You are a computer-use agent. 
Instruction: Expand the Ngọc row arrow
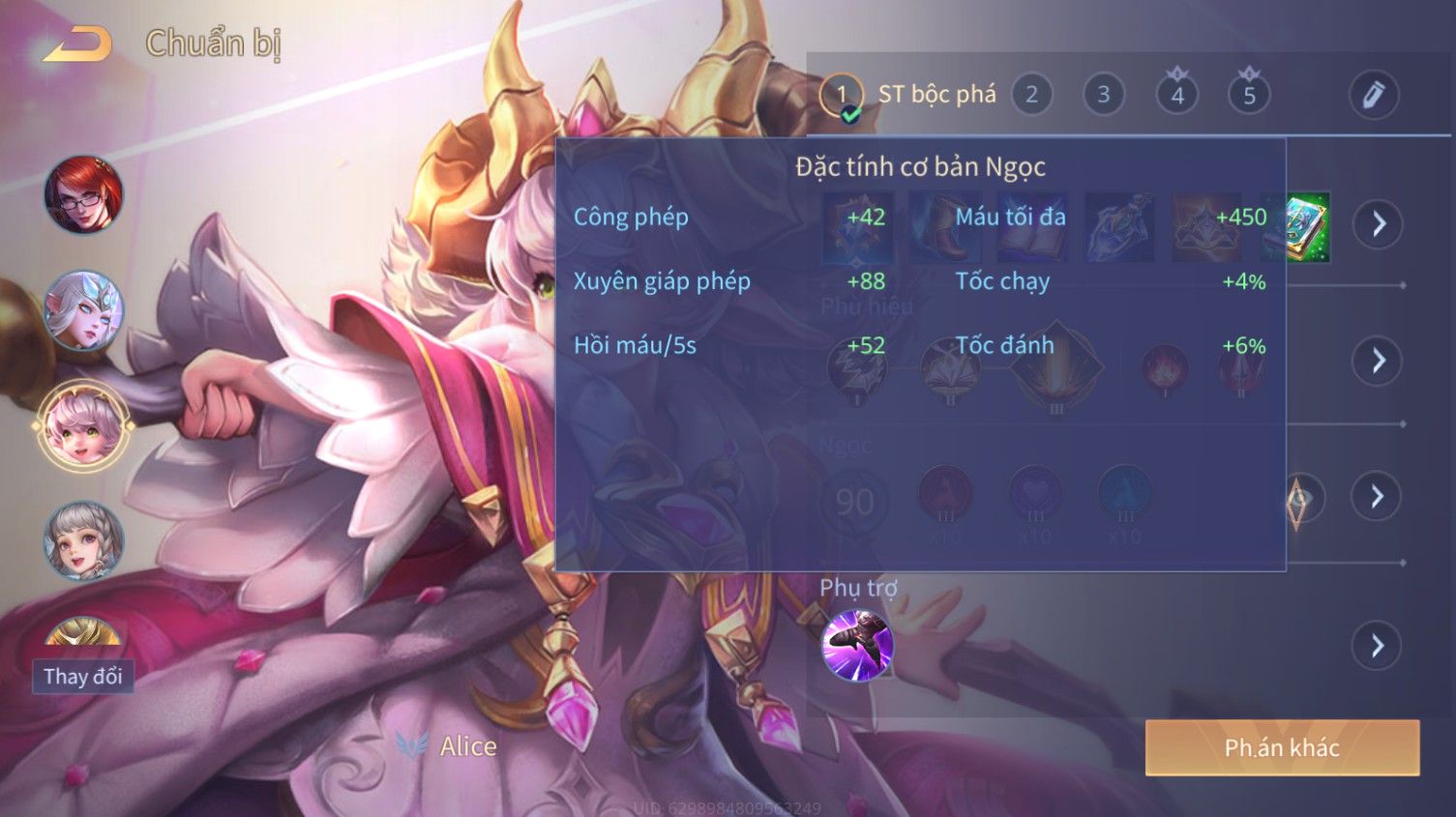1378,497
